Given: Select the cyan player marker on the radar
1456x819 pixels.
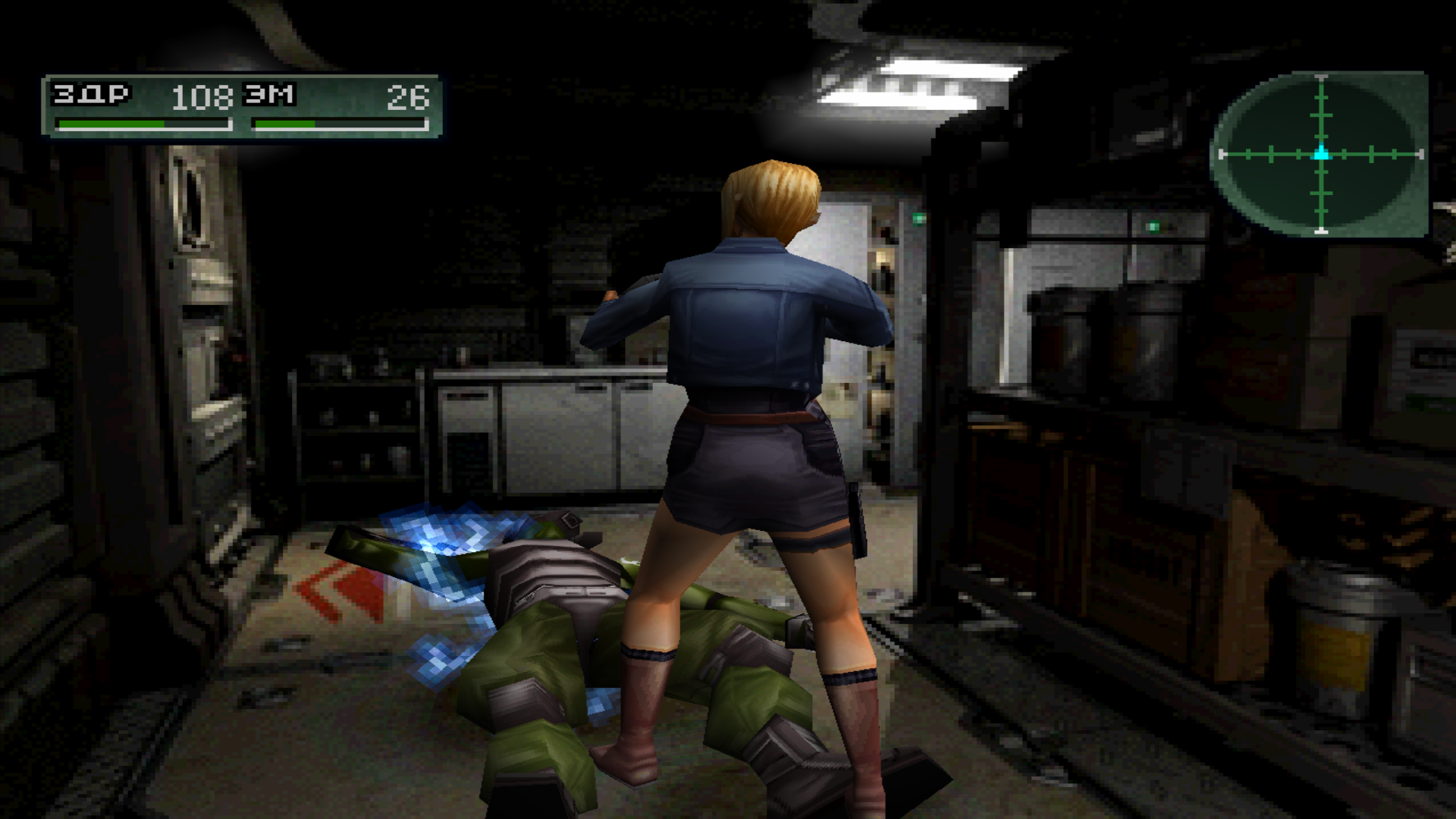Looking at the screenshot, I should pyautogui.click(x=1320, y=153).
